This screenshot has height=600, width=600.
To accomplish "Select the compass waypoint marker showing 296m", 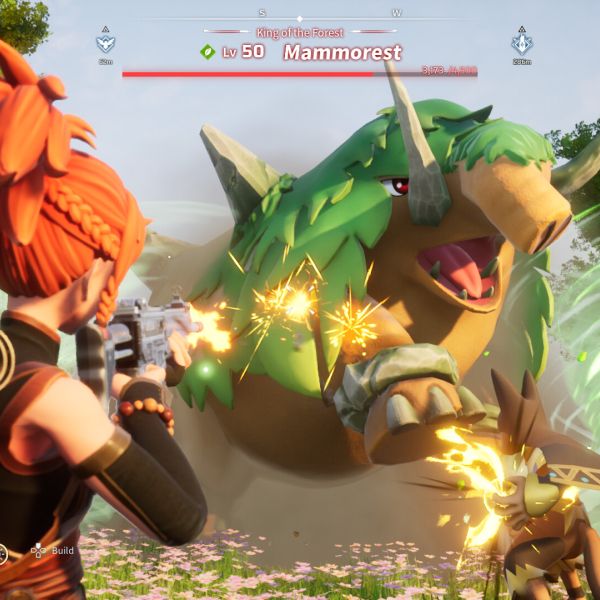I will pyautogui.click(x=521, y=43).
